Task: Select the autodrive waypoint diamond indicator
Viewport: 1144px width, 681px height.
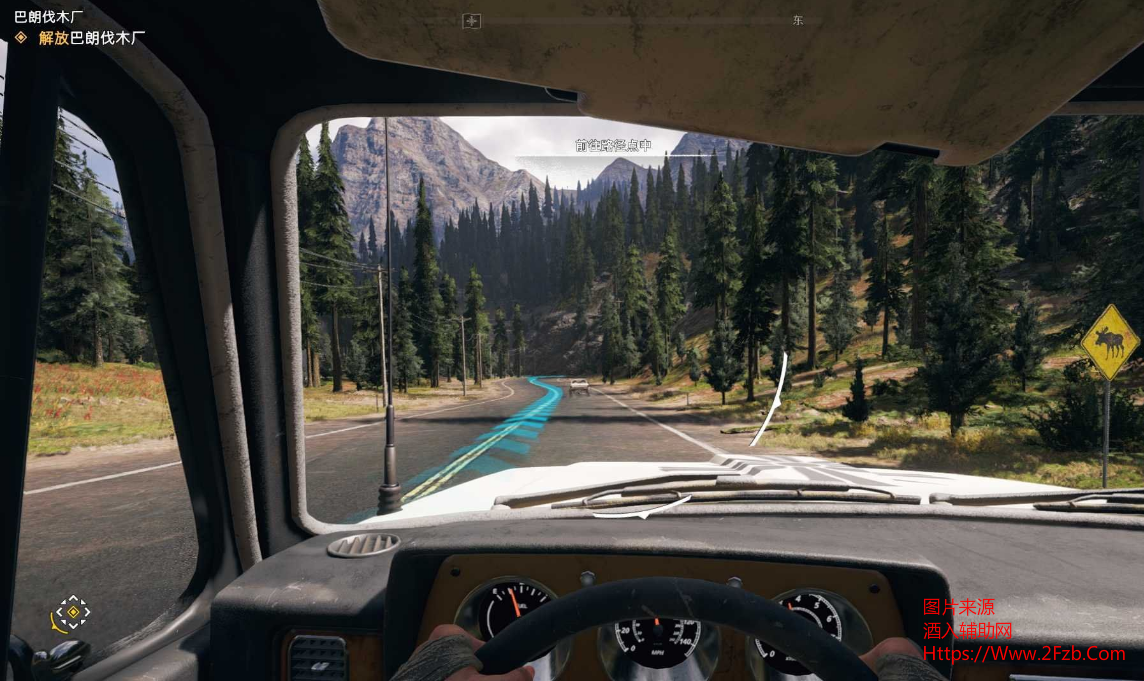Action: 72,611
